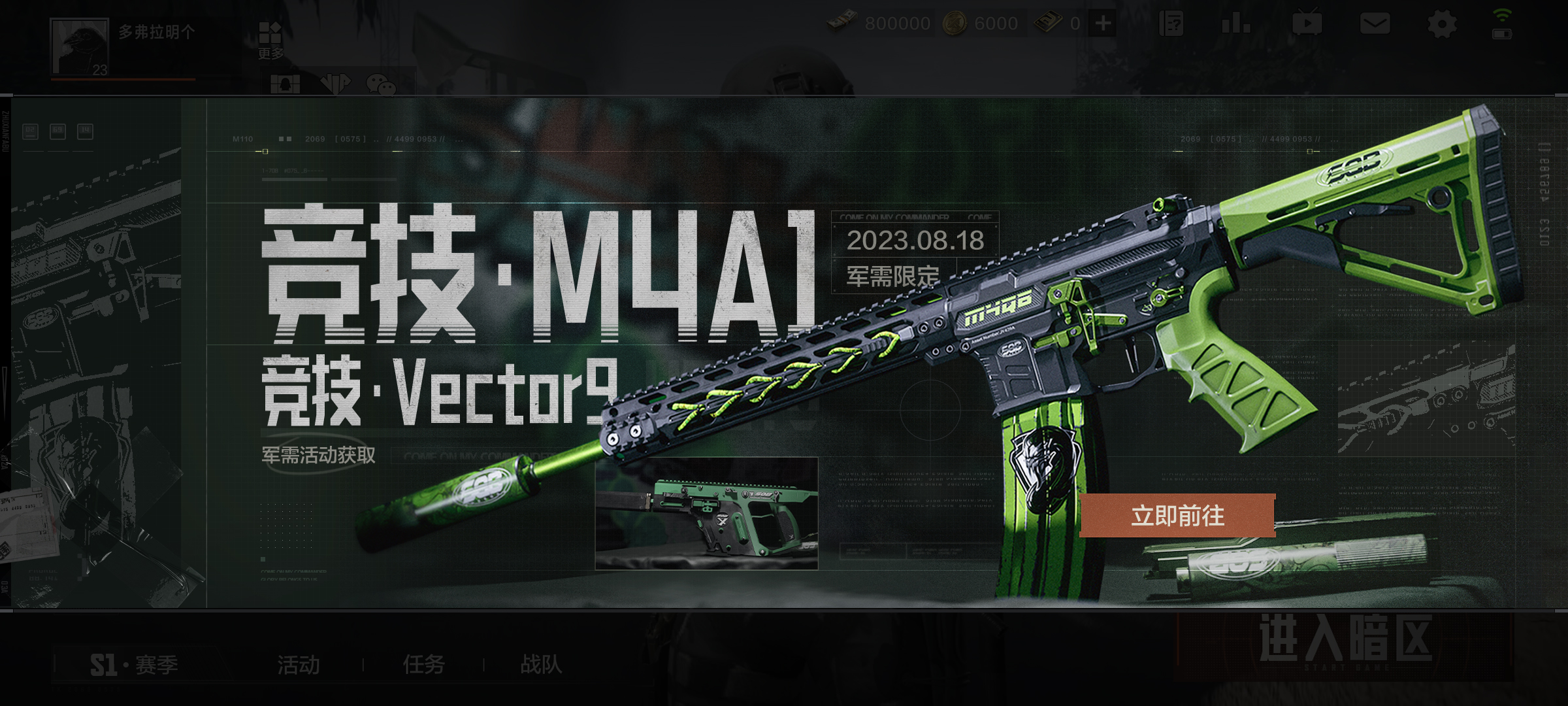Open the video play icon
Viewport: 1568px width, 706px height.
[x=1307, y=24]
